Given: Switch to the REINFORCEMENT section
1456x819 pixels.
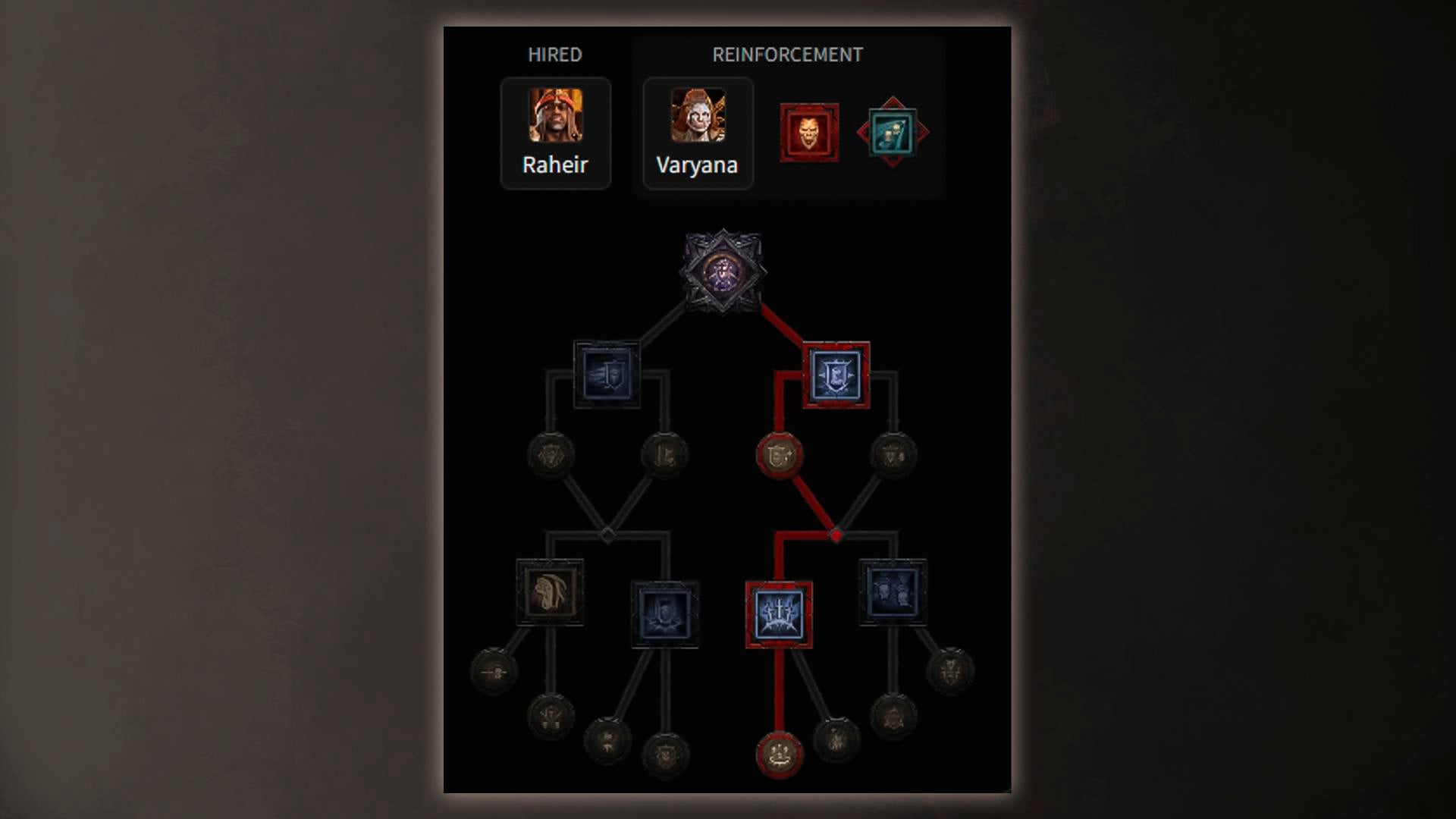Looking at the screenshot, I should pos(787,54).
